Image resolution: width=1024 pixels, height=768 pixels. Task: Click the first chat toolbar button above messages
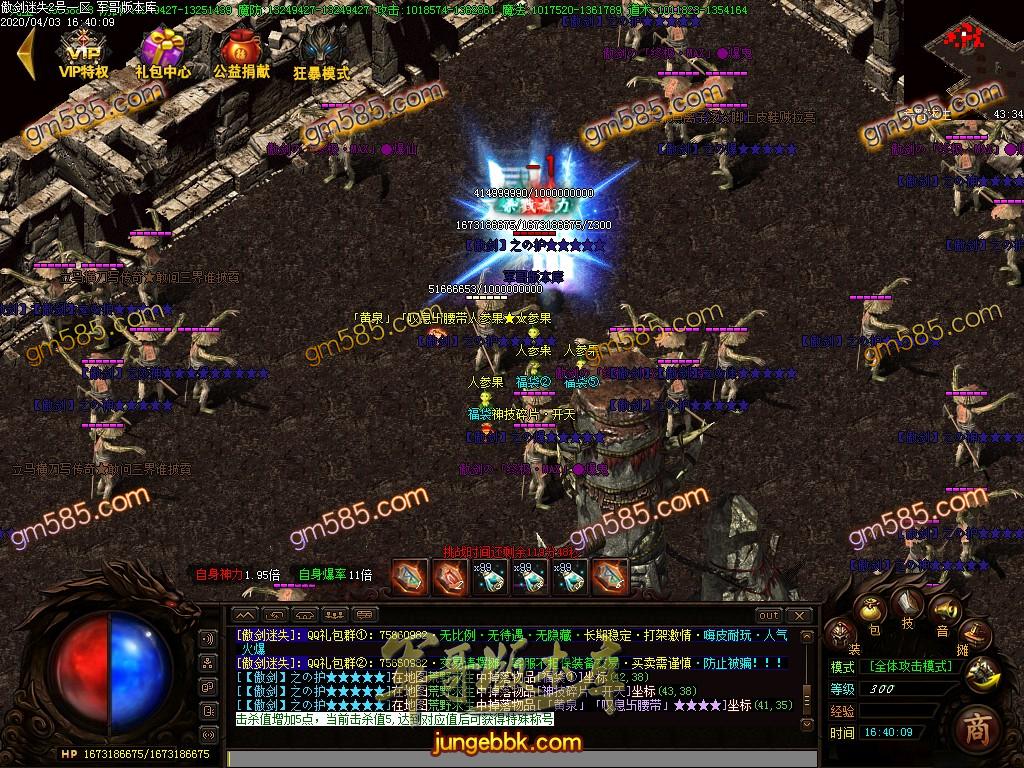click(245, 615)
